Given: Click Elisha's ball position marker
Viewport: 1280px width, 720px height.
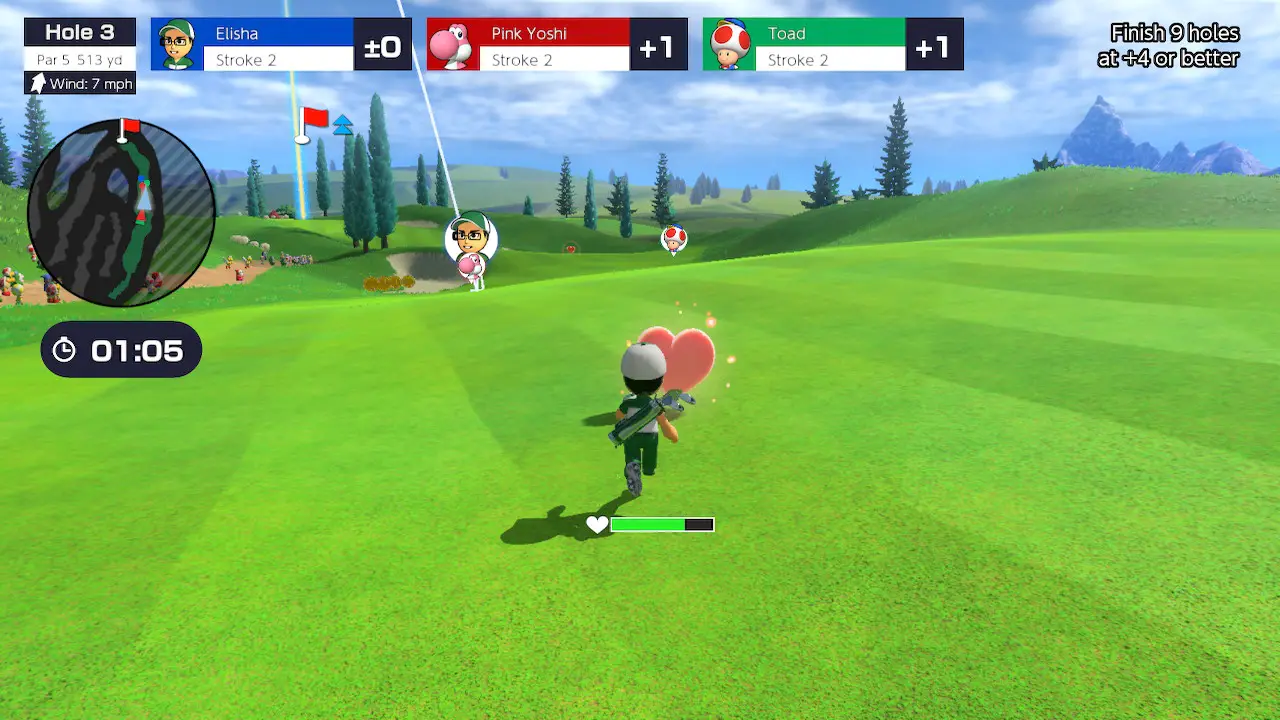Looking at the screenshot, I should [x=471, y=237].
